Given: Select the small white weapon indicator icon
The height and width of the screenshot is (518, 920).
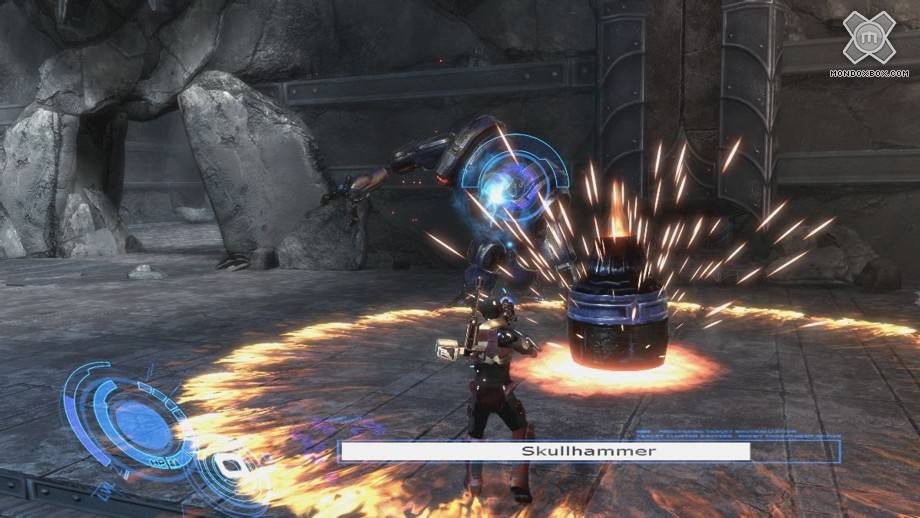Looking at the screenshot, I should tap(231, 464).
